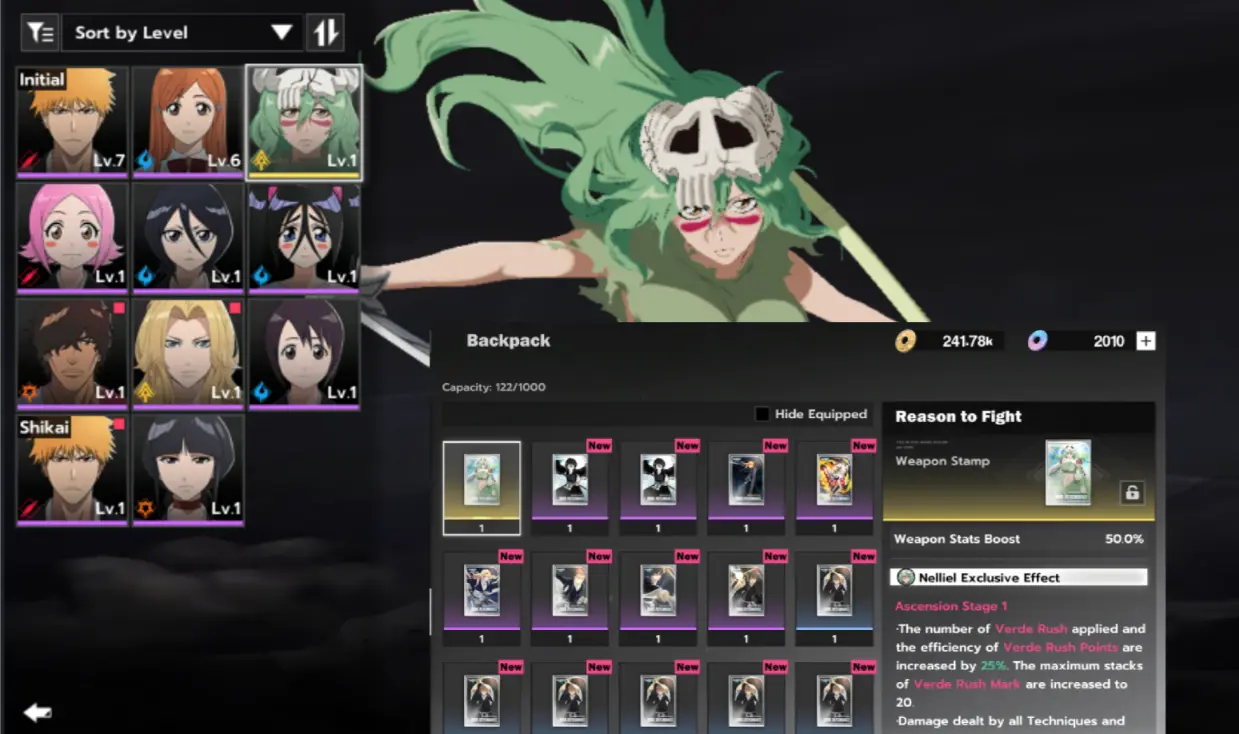This screenshot has height=734, width=1239.
Task: Choose the green-haired Nelliel portrait
Action: coord(304,121)
